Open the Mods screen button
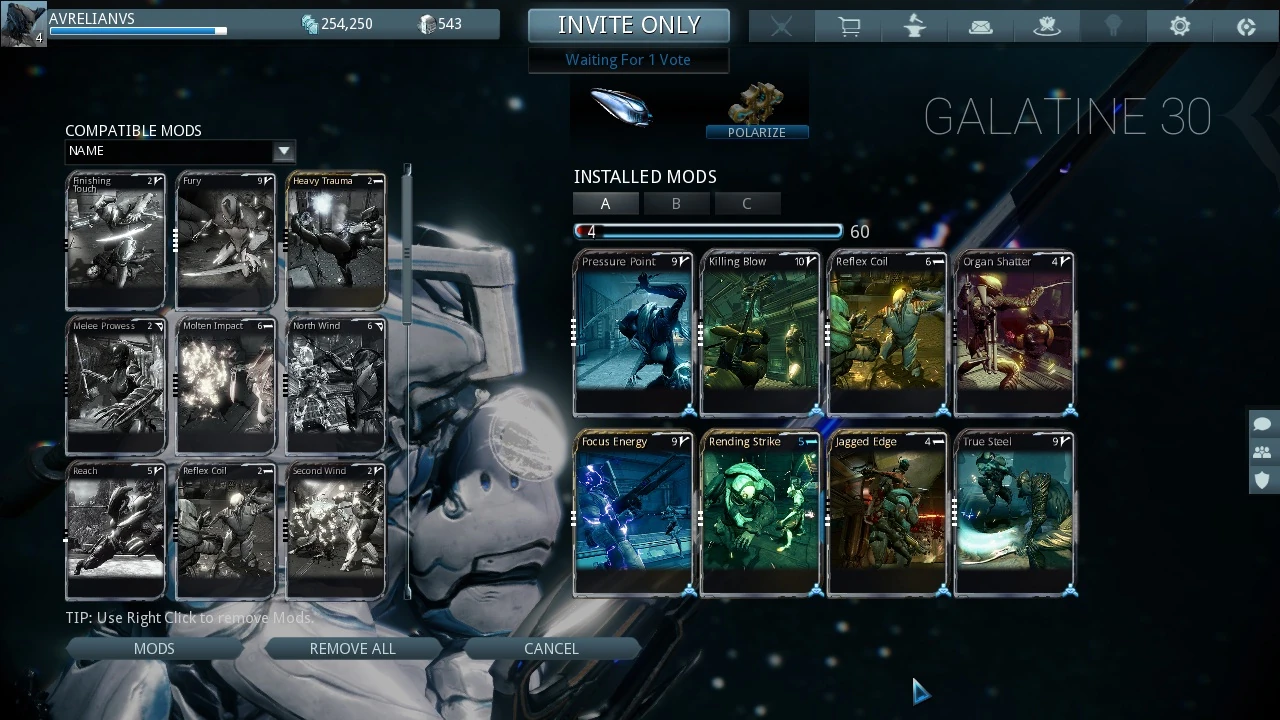 point(154,649)
